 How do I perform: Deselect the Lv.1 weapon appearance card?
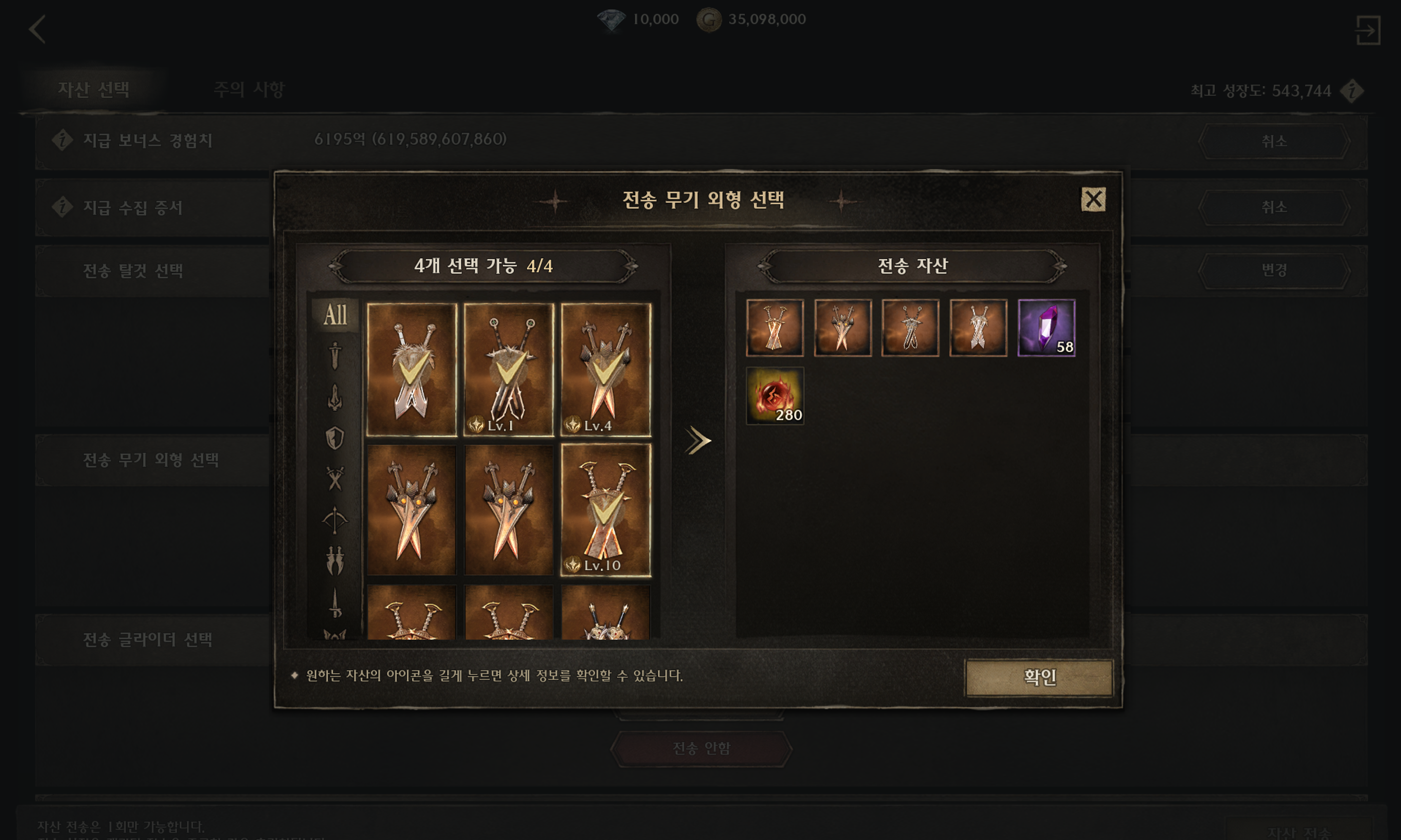[x=508, y=369]
